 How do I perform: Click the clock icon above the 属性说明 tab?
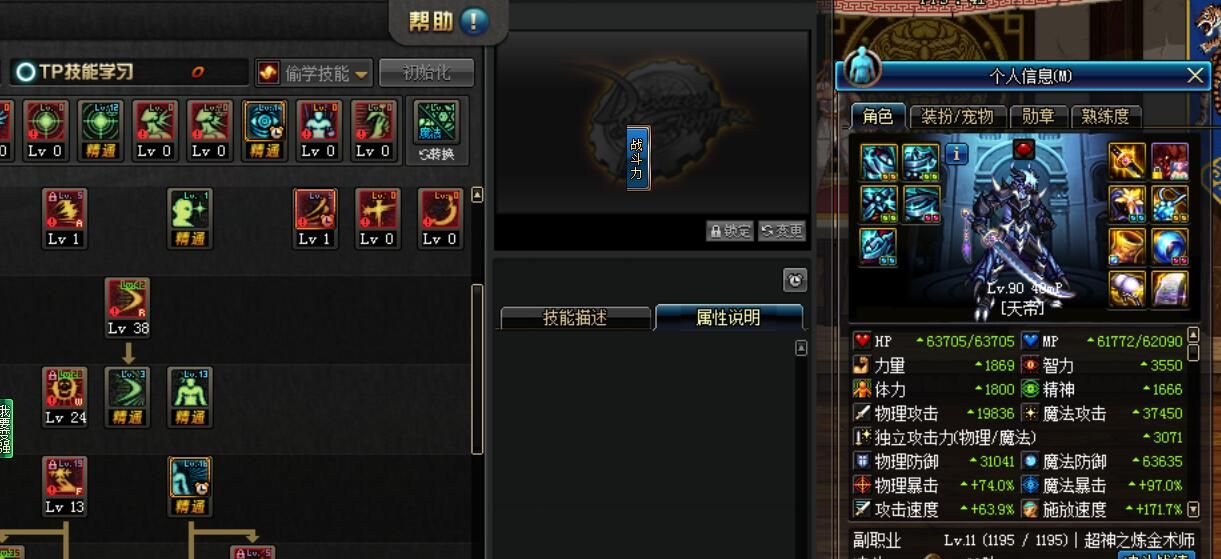(x=794, y=280)
